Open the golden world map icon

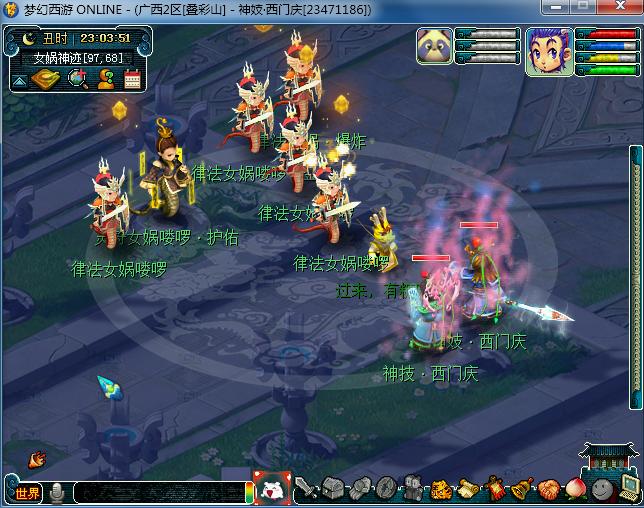coord(46,78)
